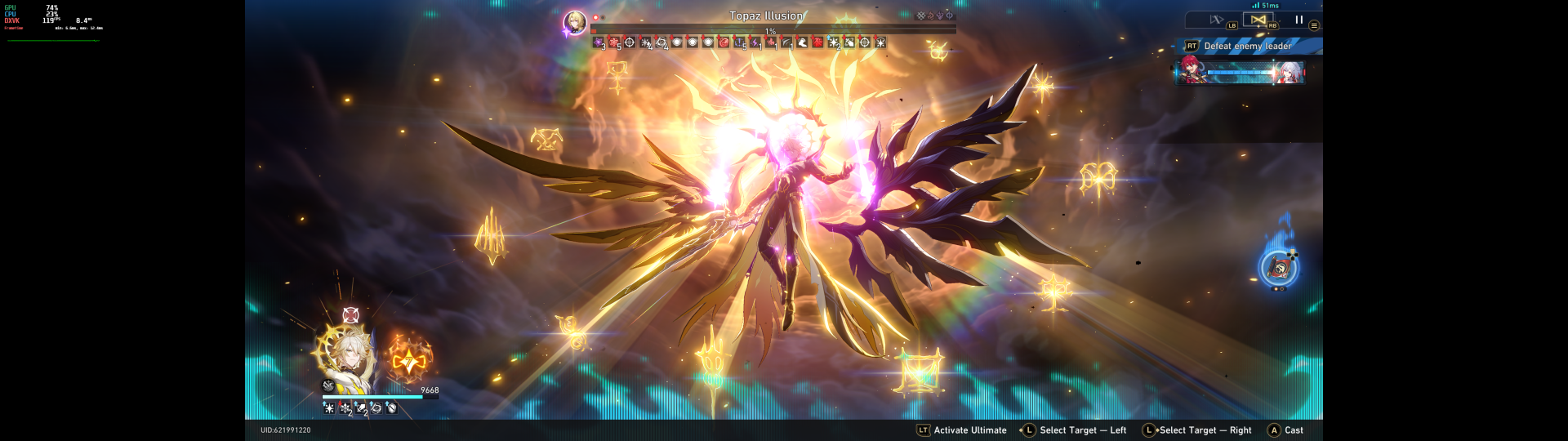Image resolution: width=1568 pixels, height=441 pixels.
Task: Inspect the enemy weakness icons beside boss name
Action: [935, 16]
